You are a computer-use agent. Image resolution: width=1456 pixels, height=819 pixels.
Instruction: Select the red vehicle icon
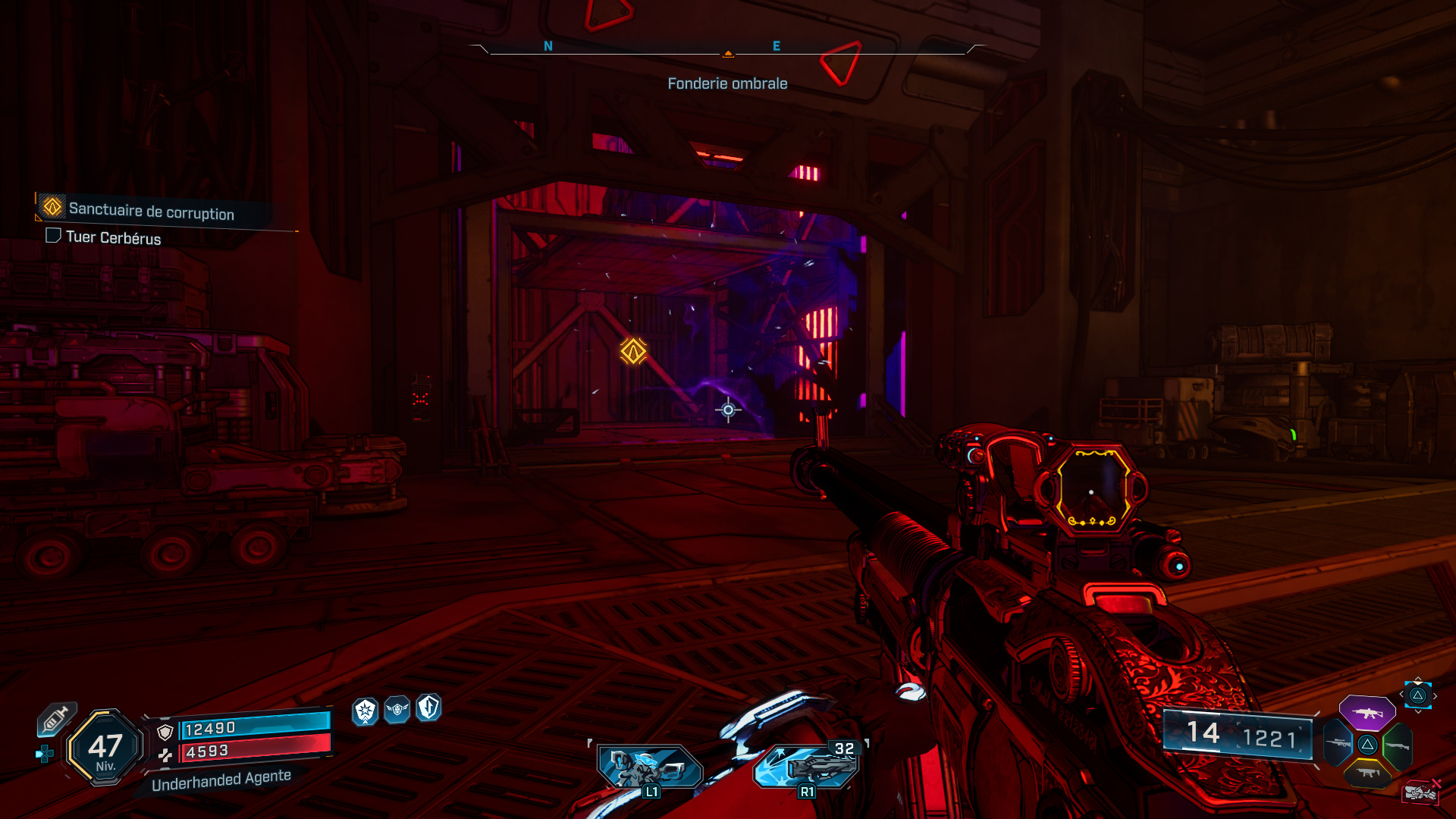[1420, 792]
